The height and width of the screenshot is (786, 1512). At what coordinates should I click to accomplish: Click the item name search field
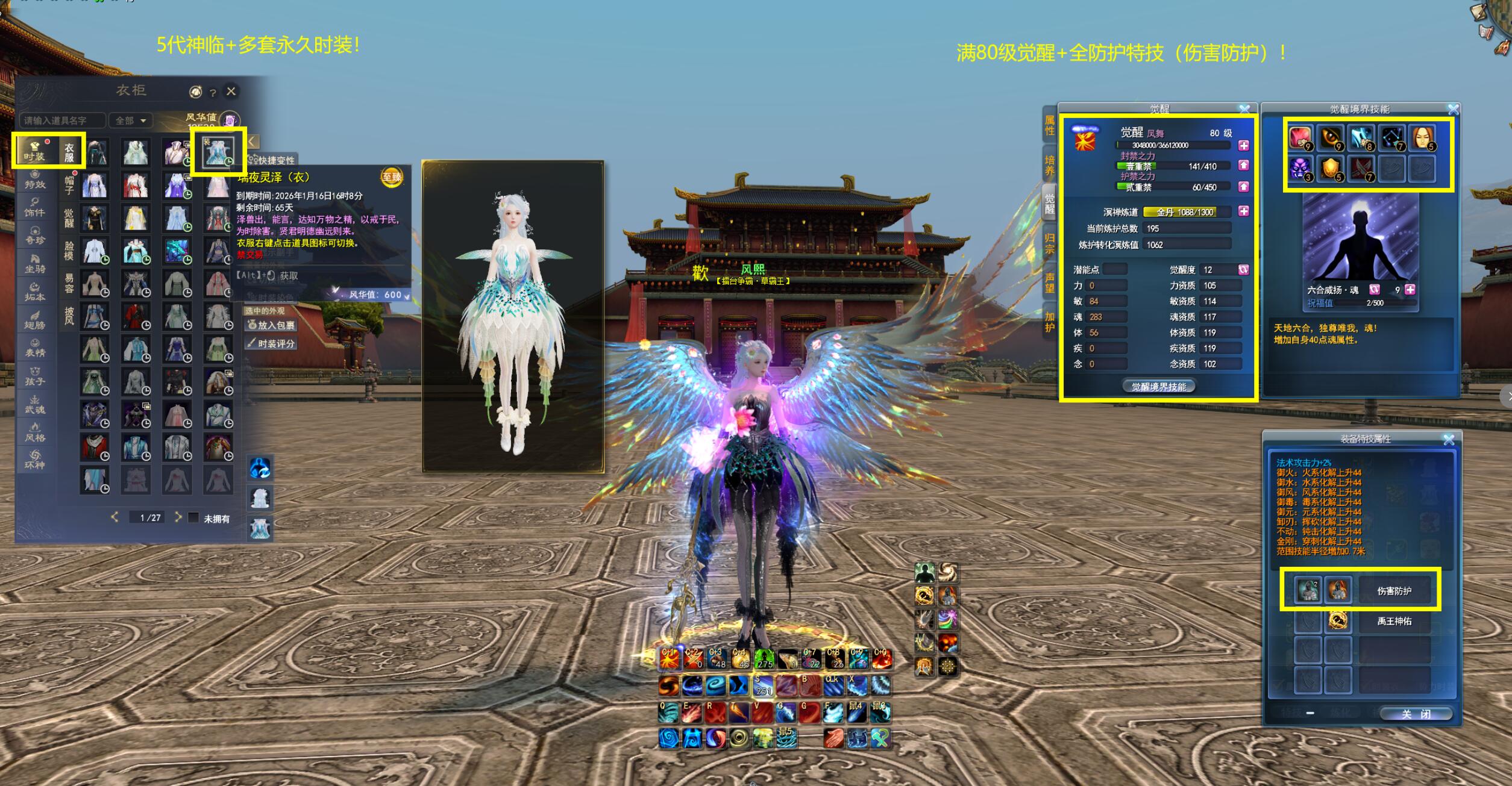(x=62, y=120)
